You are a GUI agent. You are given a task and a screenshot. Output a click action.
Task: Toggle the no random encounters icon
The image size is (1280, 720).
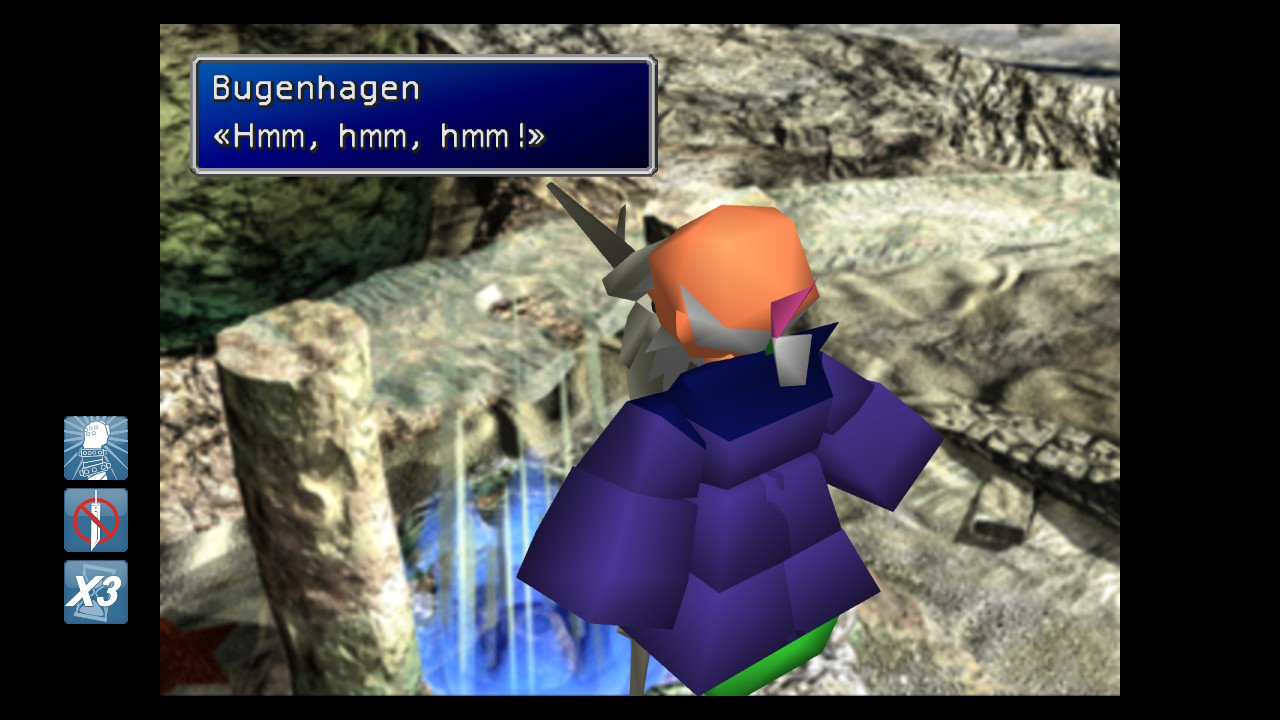(x=96, y=520)
